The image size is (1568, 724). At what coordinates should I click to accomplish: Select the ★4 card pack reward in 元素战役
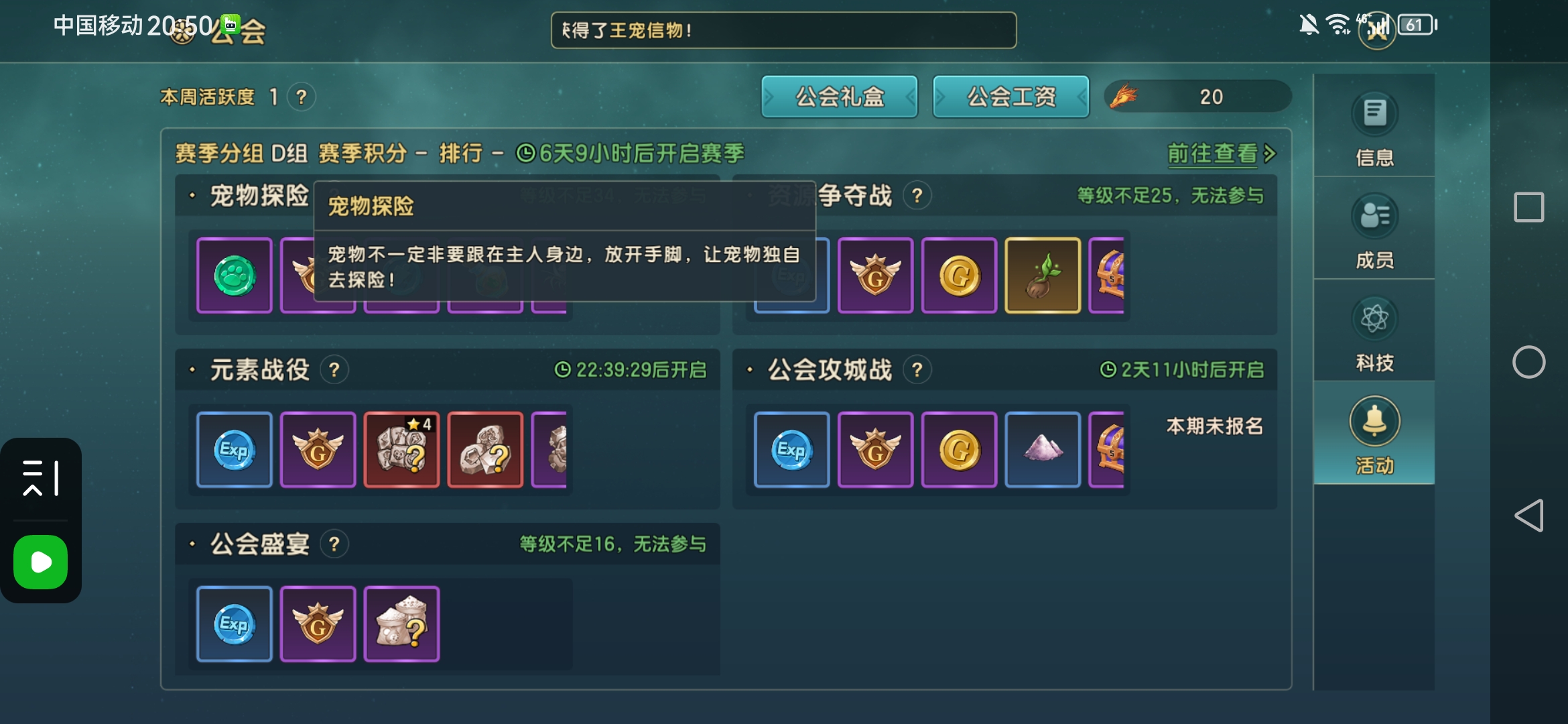tap(401, 450)
